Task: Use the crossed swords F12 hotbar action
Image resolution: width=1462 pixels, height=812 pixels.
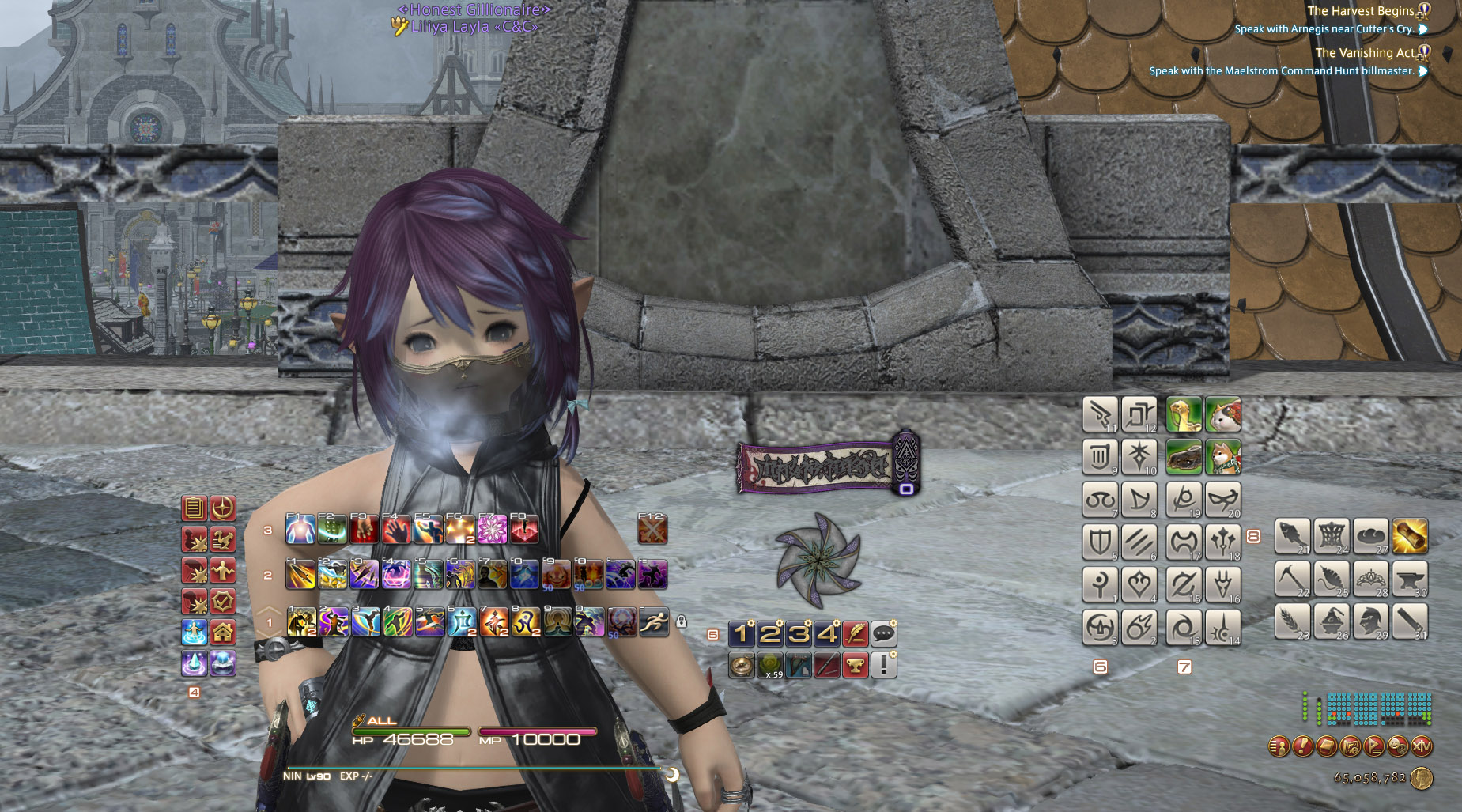Action: pyautogui.click(x=652, y=530)
